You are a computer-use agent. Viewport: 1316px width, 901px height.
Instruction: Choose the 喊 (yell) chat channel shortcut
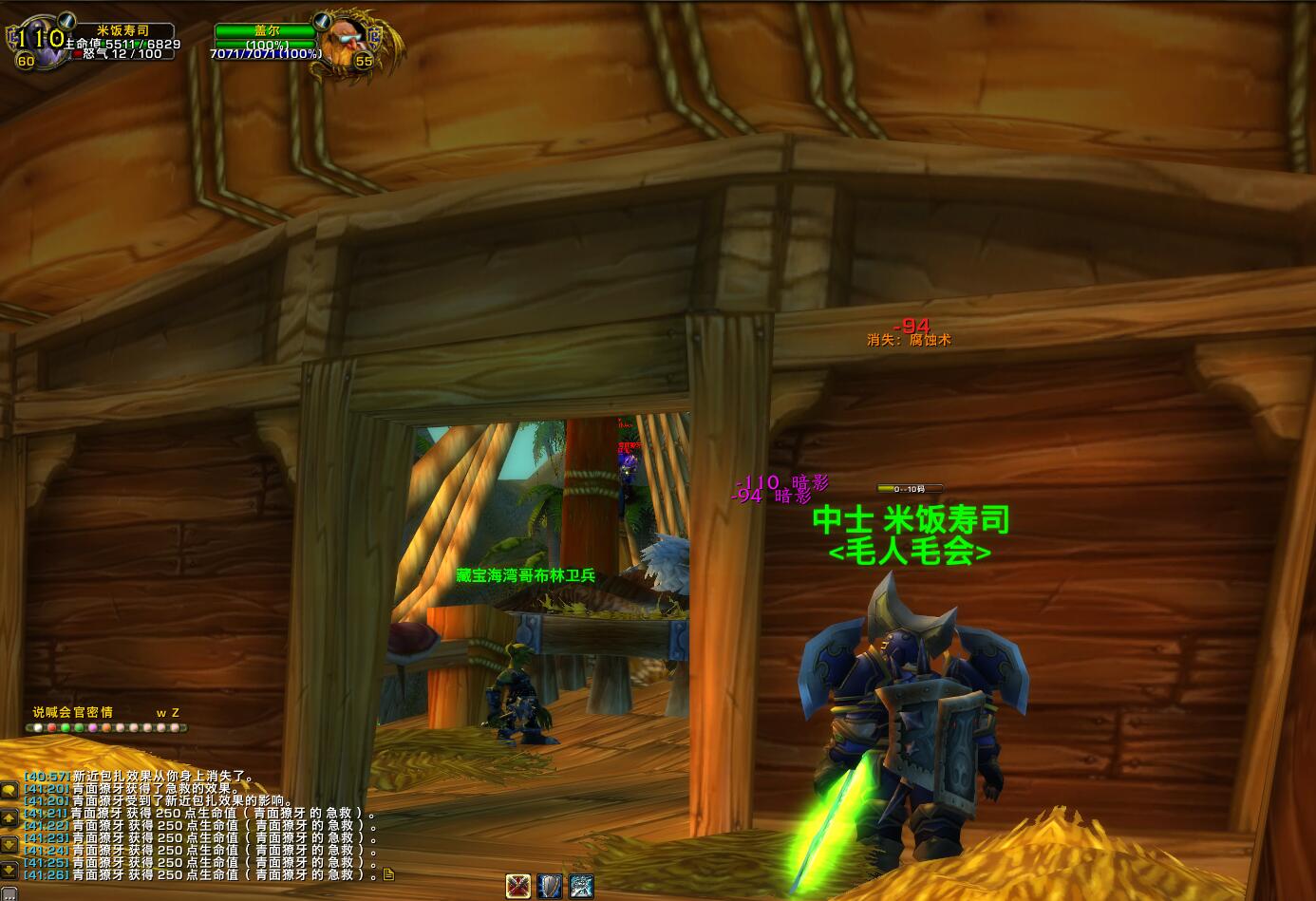[51, 712]
